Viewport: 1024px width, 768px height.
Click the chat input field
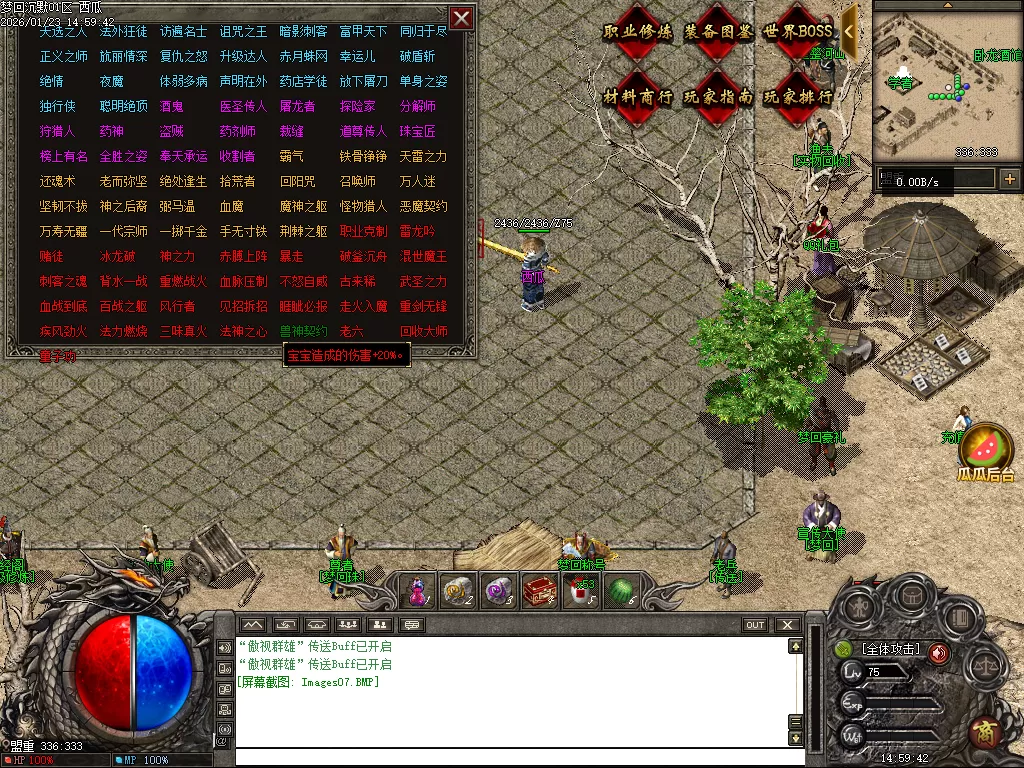pos(510,757)
